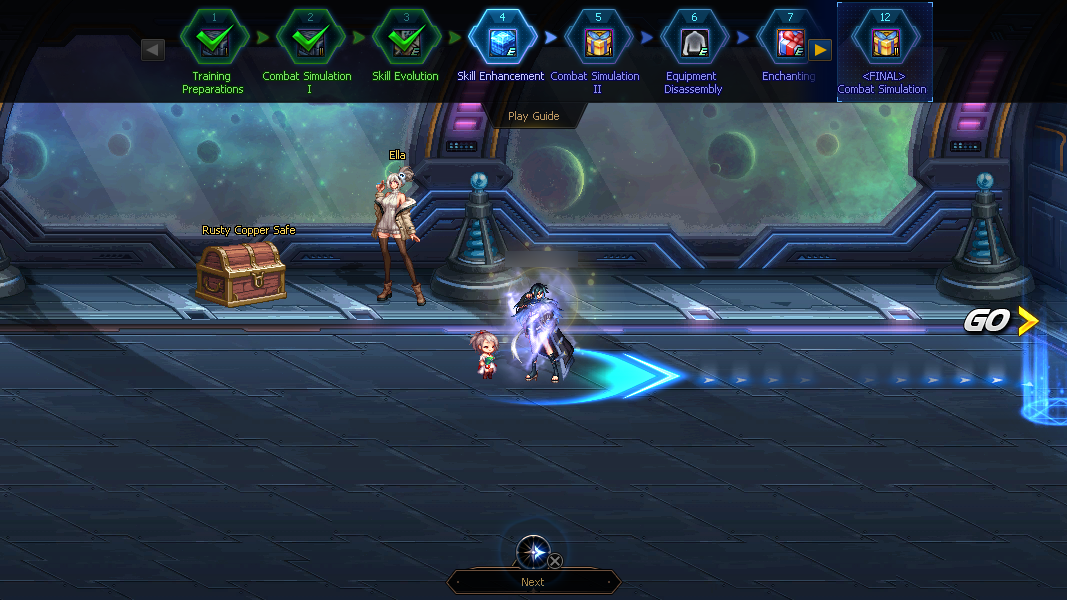
Task: Show more steps with the right arrow
Action: (820, 49)
